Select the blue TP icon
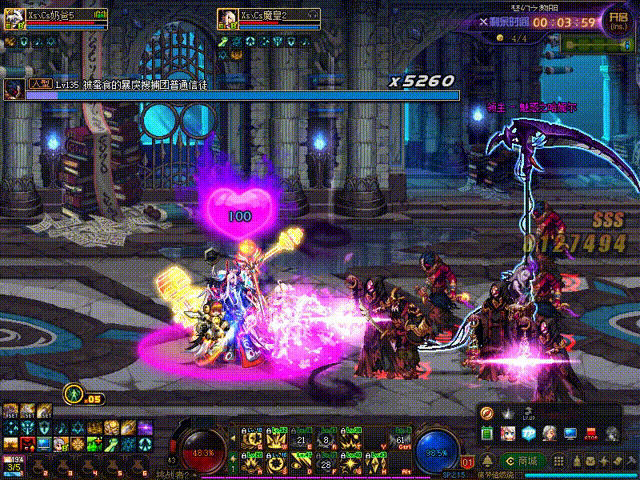 pyautogui.click(x=529, y=434)
